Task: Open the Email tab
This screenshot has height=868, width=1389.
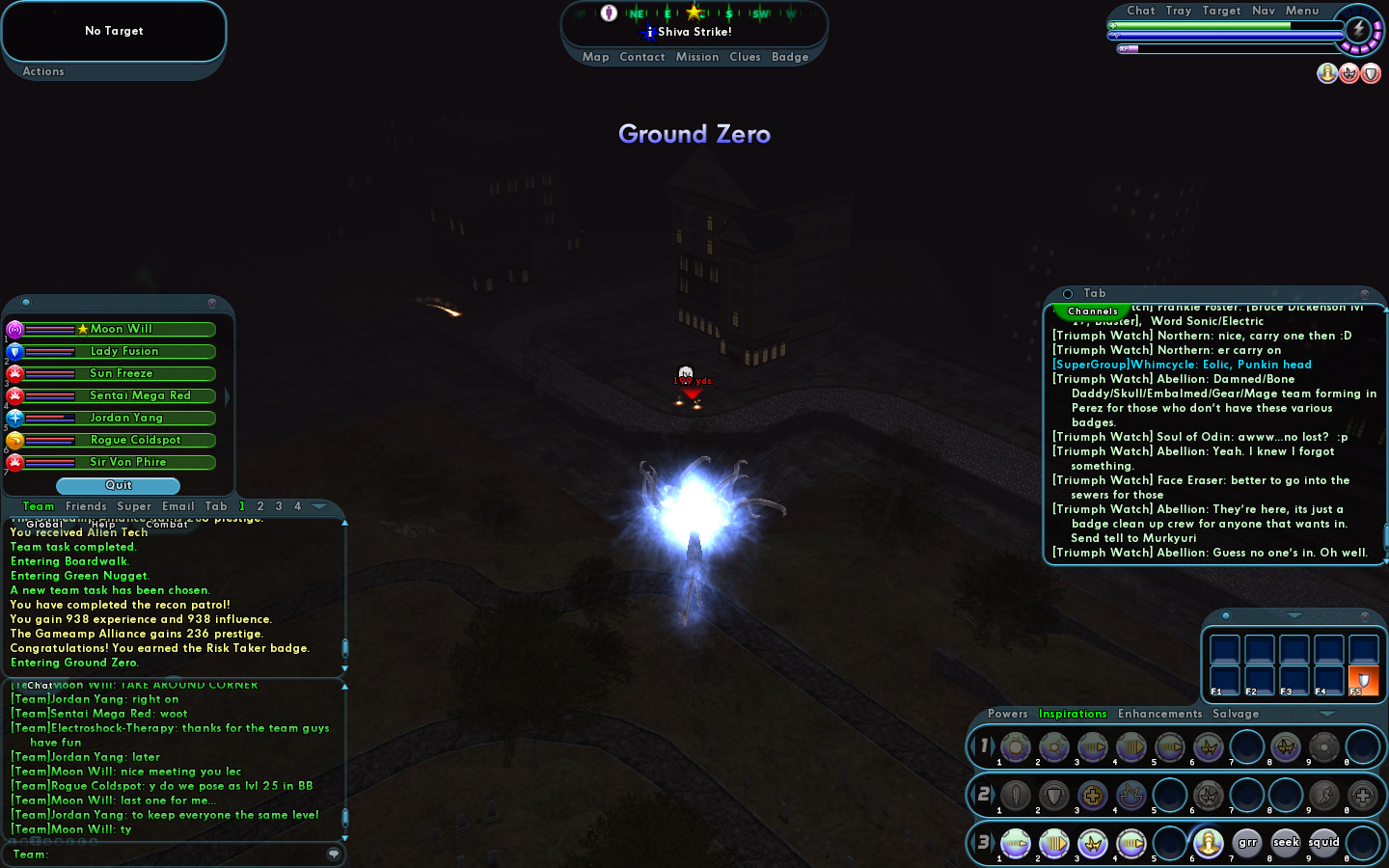Action: click(x=178, y=506)
